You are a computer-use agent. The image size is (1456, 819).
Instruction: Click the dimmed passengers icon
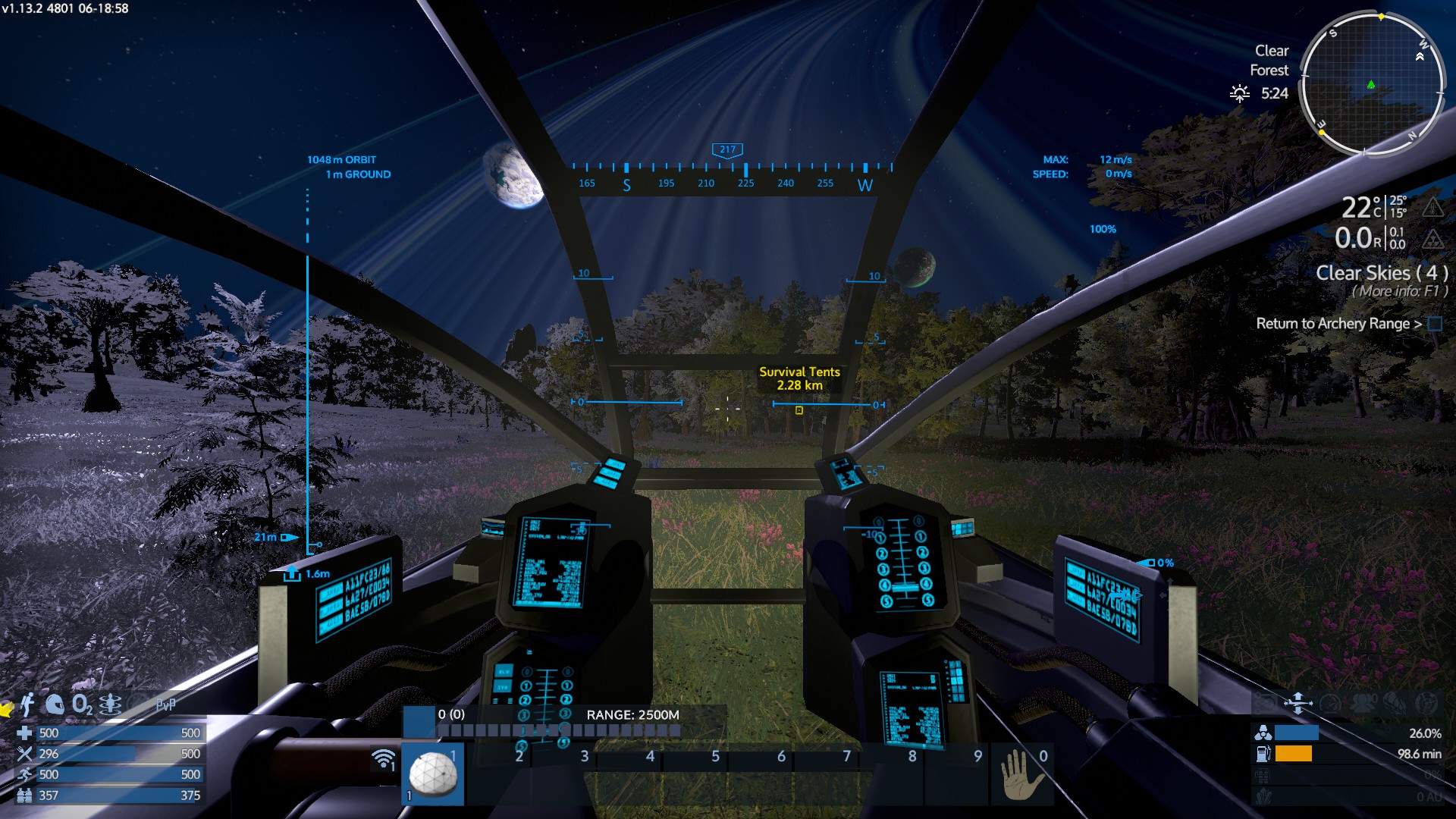pyautogui.click(x=1363, y=703)
